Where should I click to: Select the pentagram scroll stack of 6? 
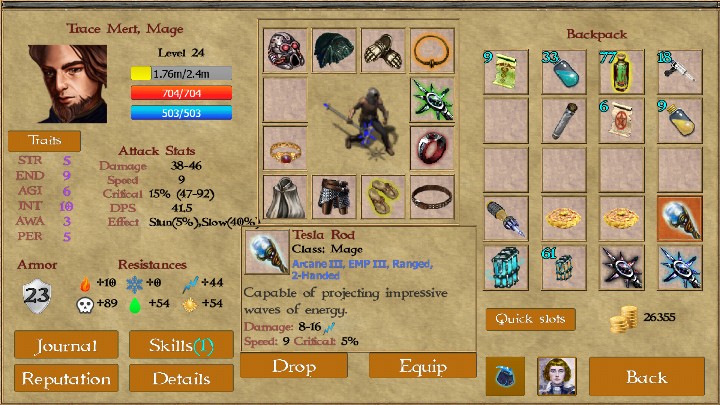coord(621,120)
